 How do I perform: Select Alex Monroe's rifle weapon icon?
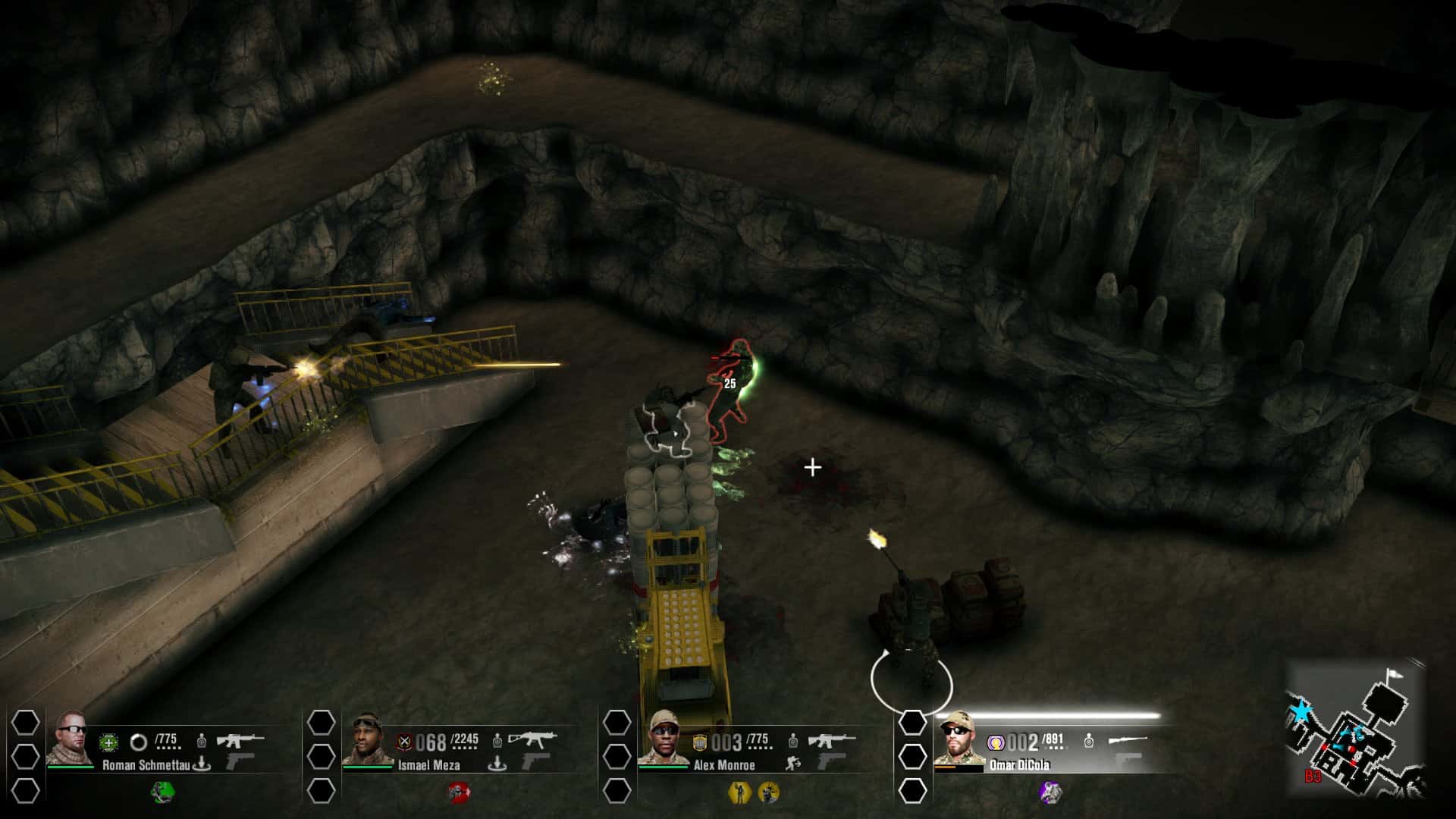tap(831, 740)
